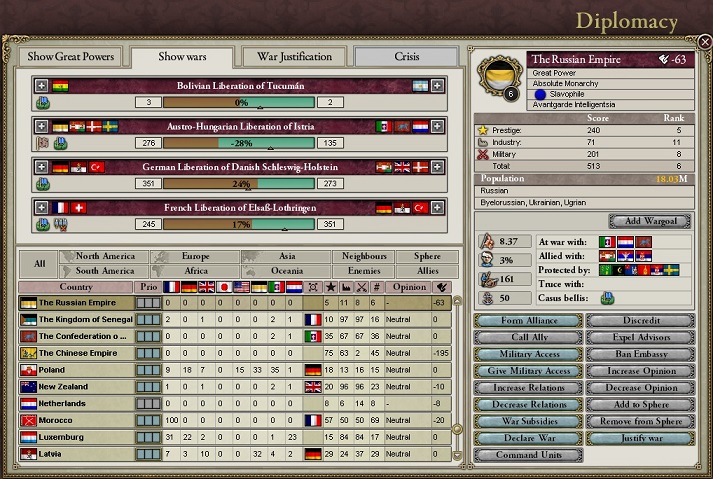Open the War Justification tab
The image size is (713, 479).
point(294,57)
